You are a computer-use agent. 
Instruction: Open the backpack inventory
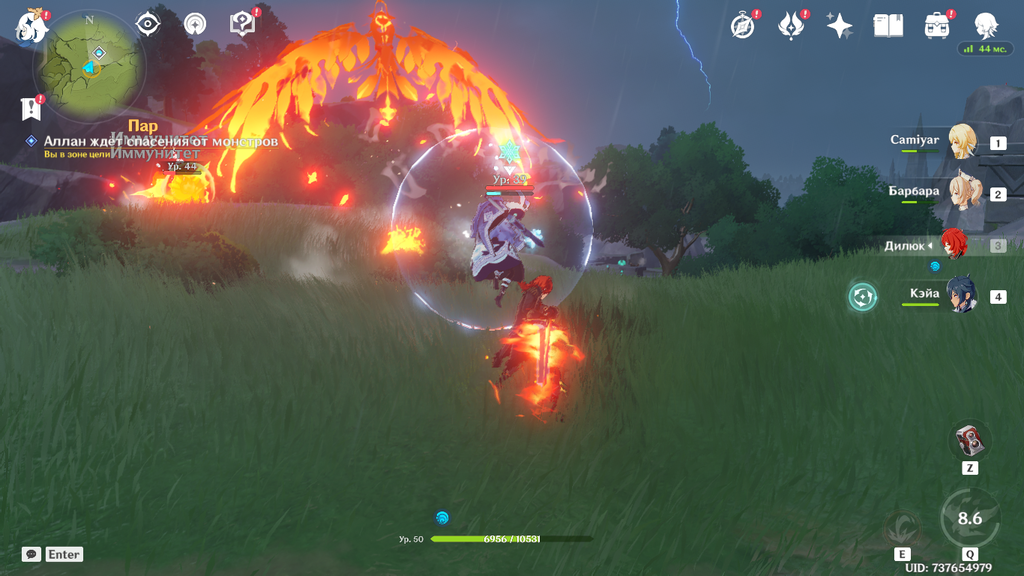coord(937,26)
